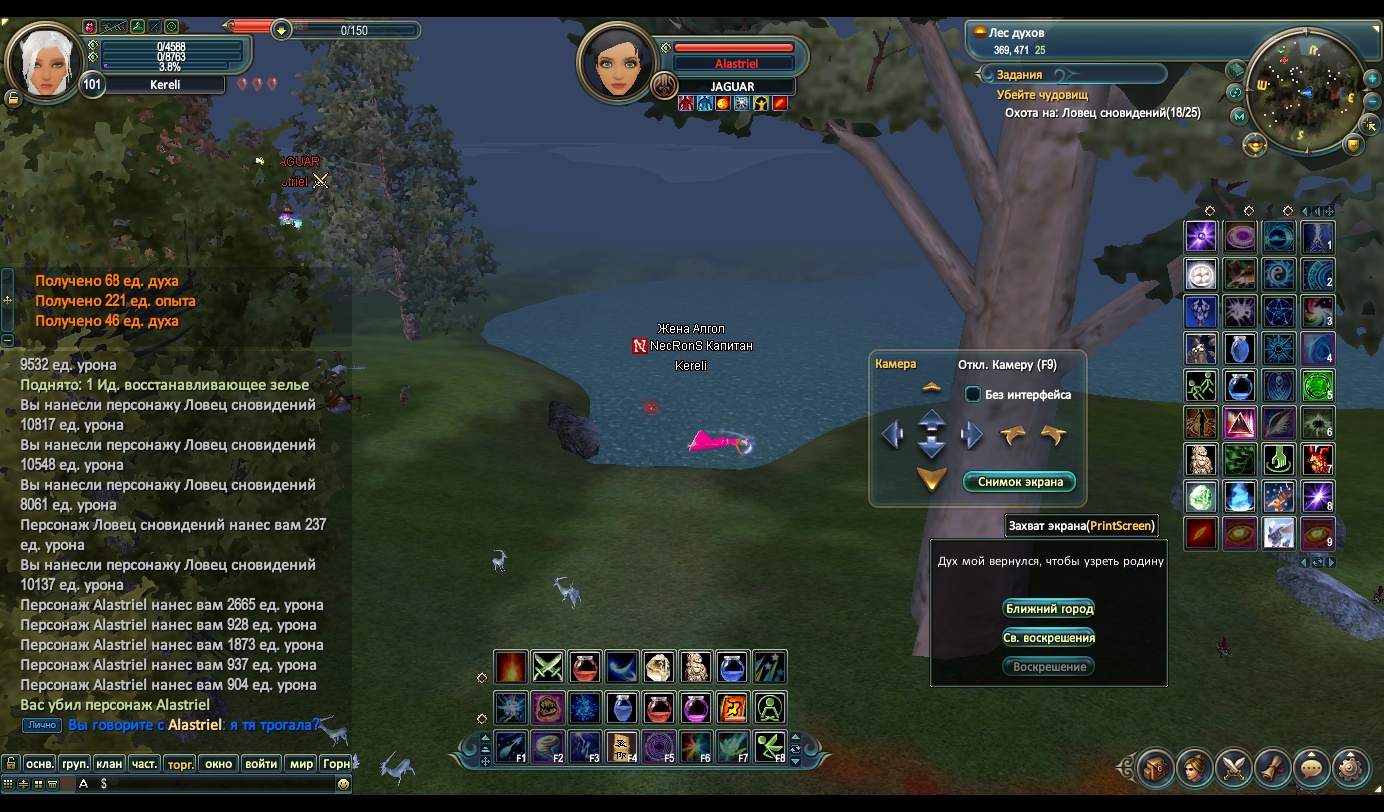The height and width of the screenshot is (812, 1384).
Task: Choose the "Ближний город" respawn option
Action: [1049, 608]
